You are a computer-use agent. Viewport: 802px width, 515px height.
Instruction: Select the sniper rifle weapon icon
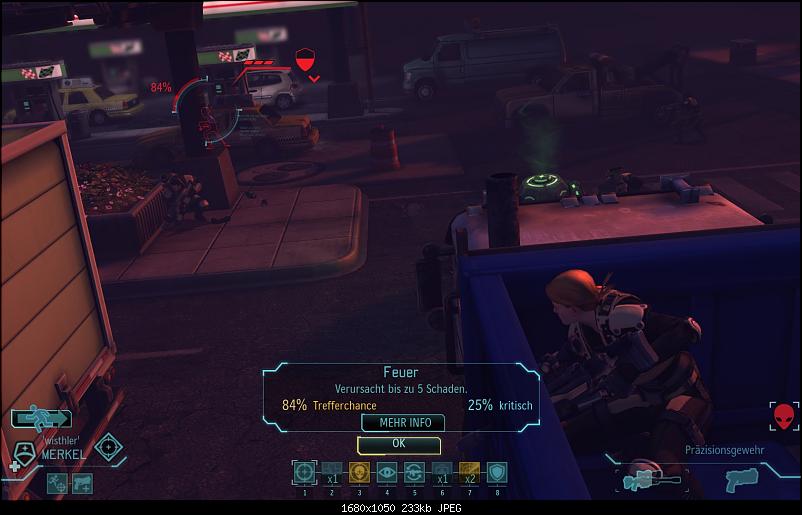coord(649,478)
